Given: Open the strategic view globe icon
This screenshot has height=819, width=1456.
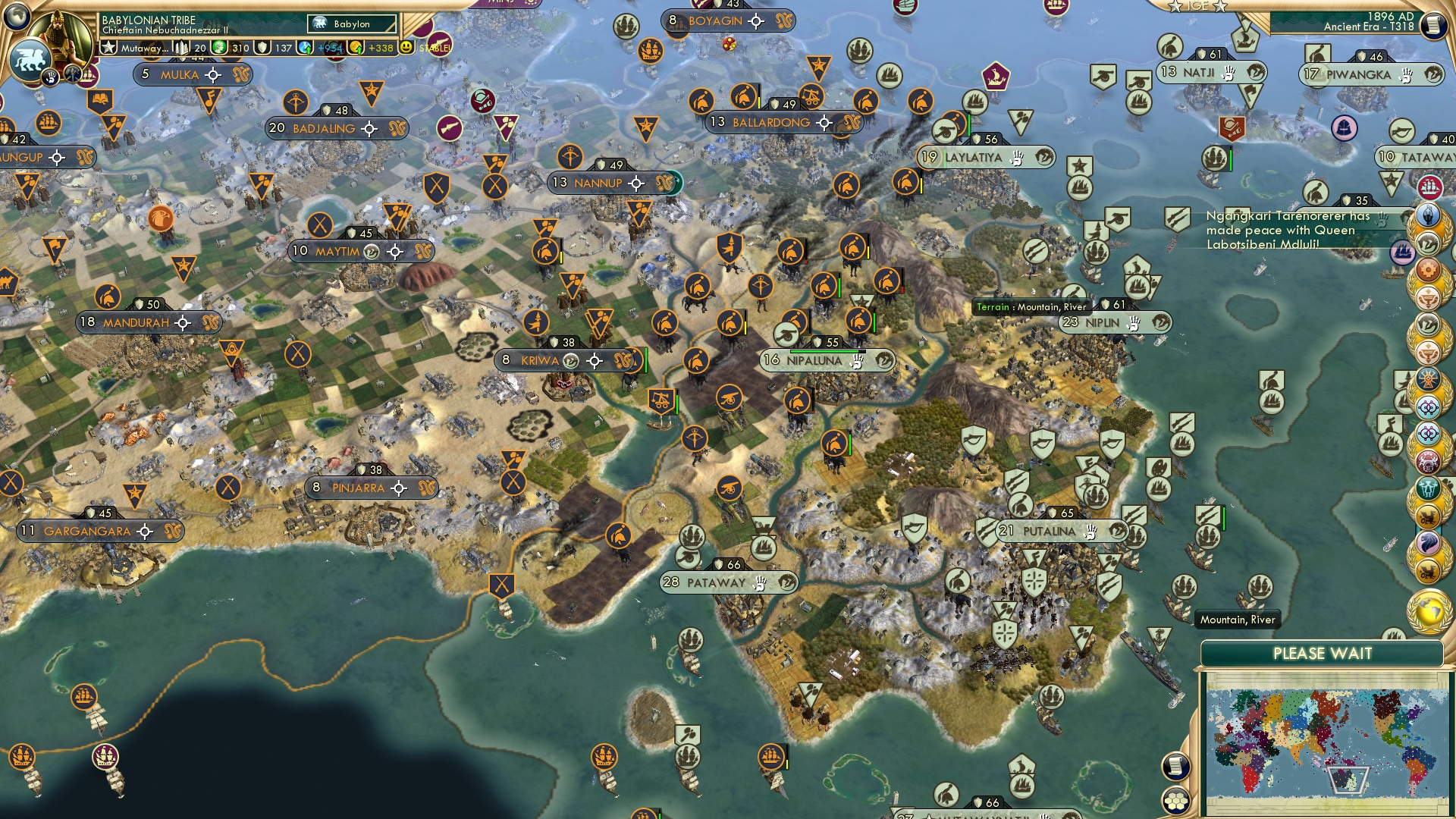Looking at the screenshot, I should click(x=16, y=15).
